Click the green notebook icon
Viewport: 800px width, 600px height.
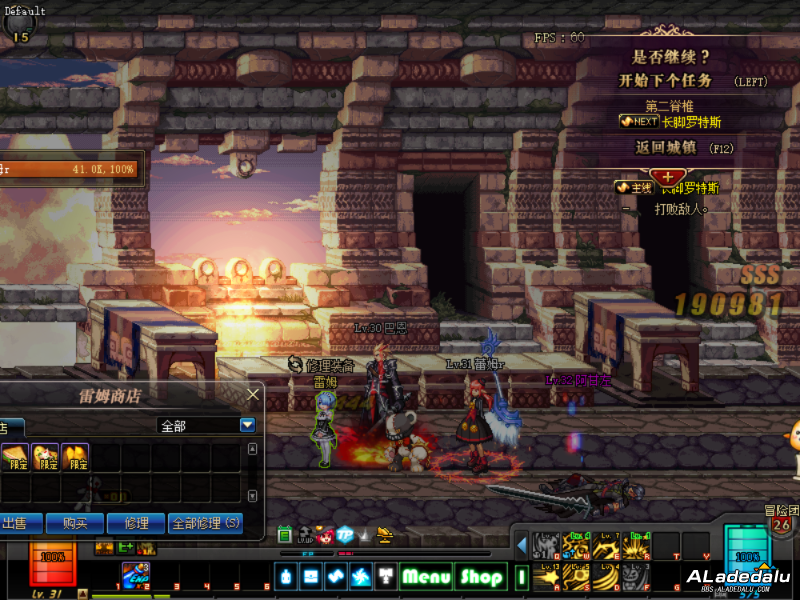click(x=285, y=535)
